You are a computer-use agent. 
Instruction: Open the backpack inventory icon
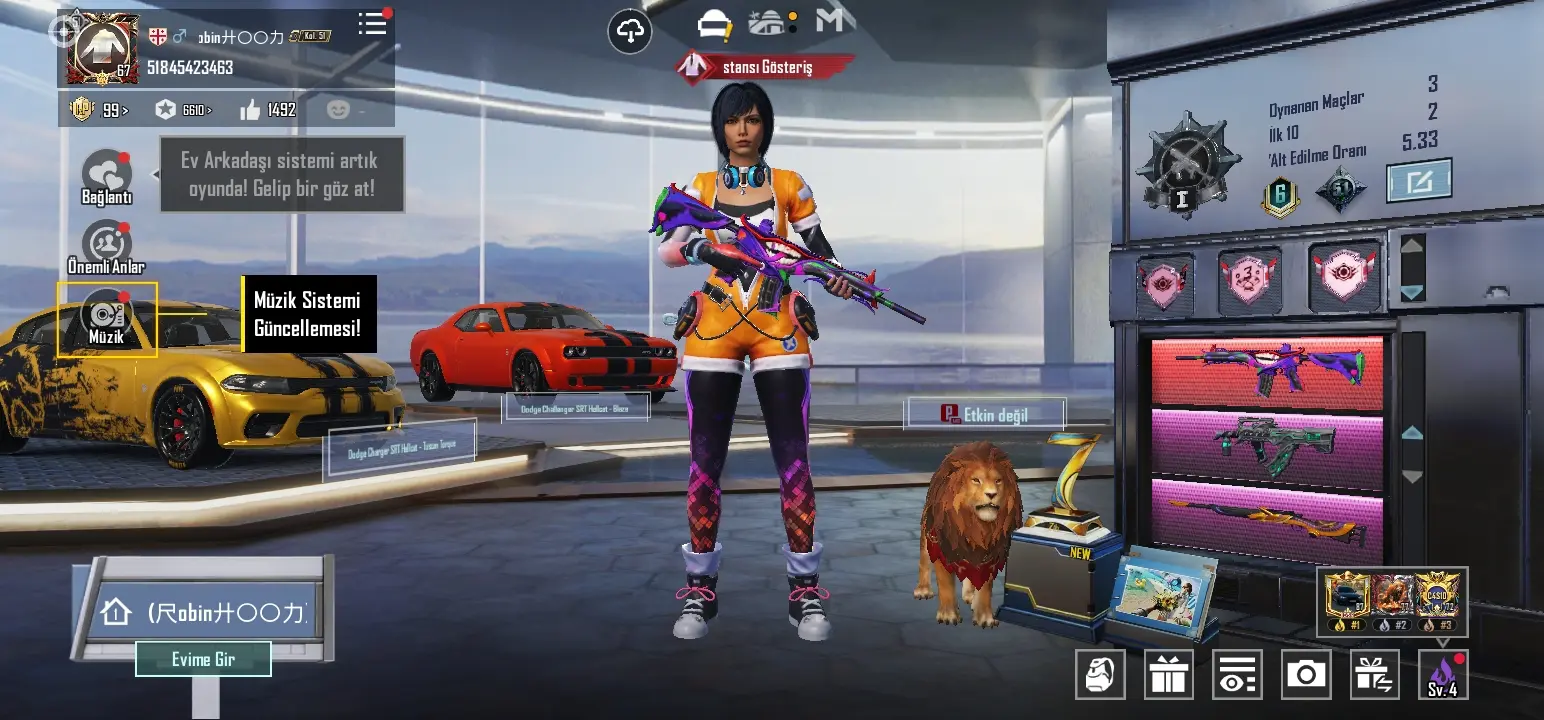(1100, 674)
